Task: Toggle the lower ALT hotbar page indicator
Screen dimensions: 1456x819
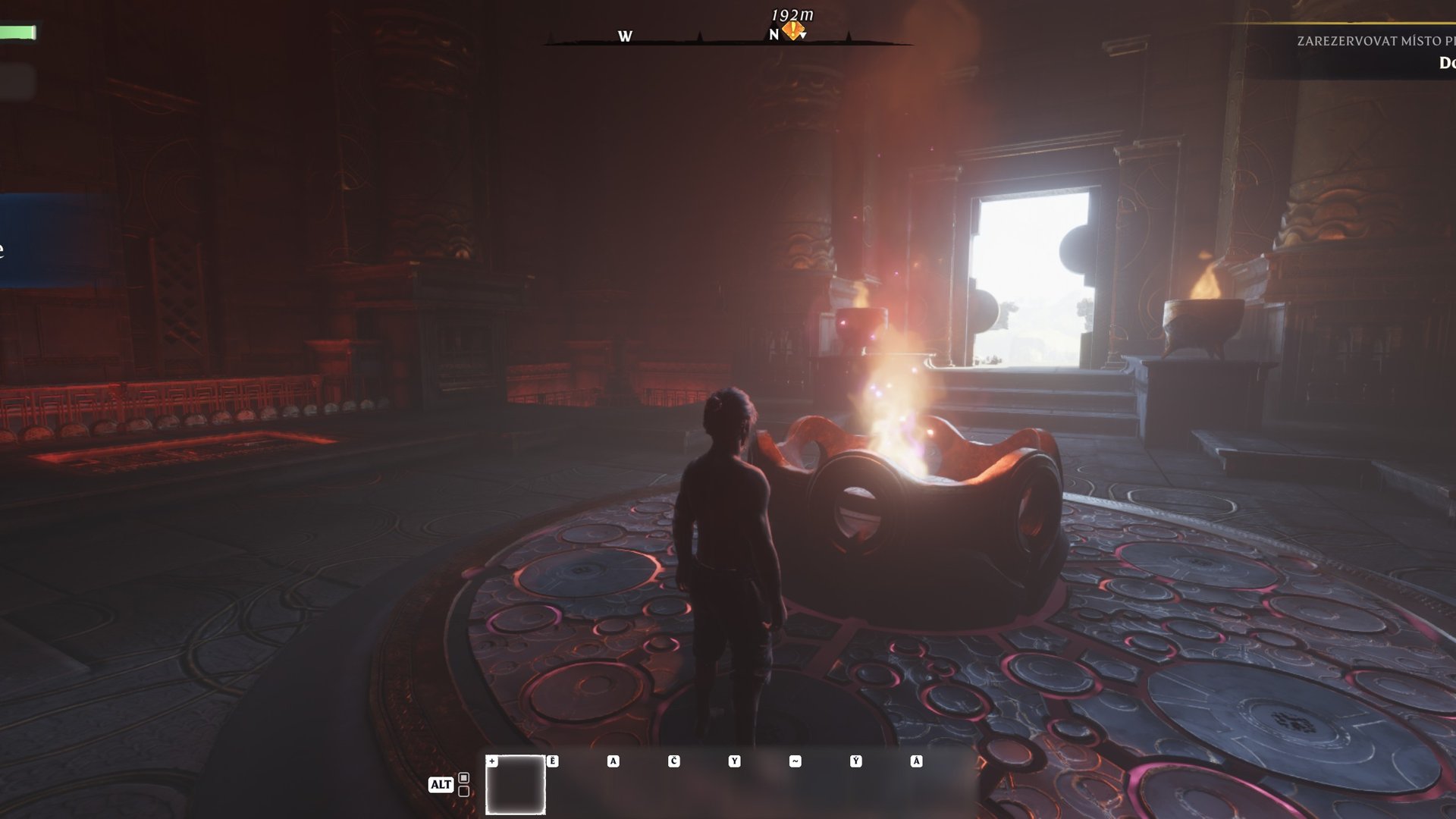Action: point(463,790)
